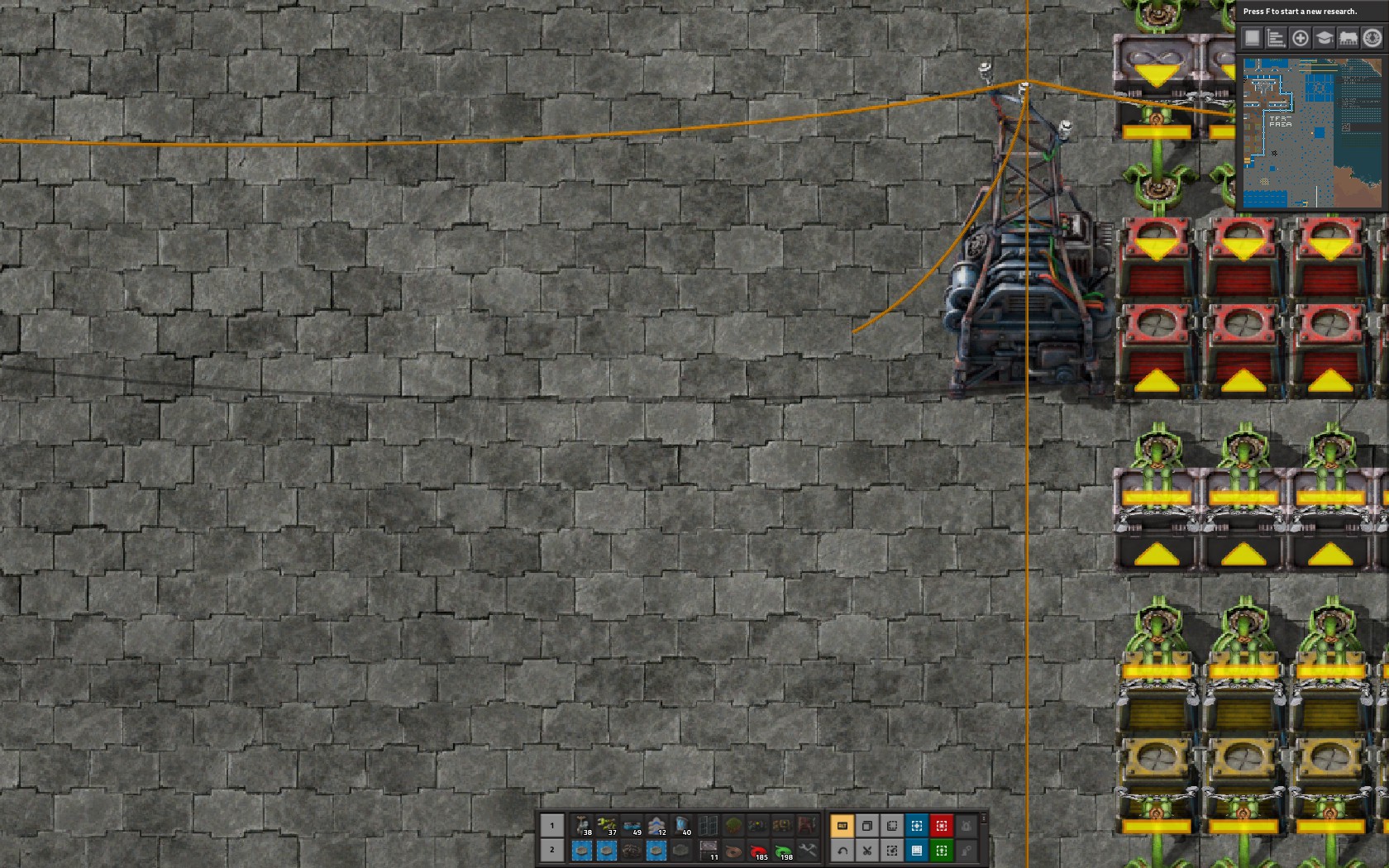Viewport: 1389px width, 868px height.
Task: Switch to quickbar row 2
Action: (x=552, y=850)
